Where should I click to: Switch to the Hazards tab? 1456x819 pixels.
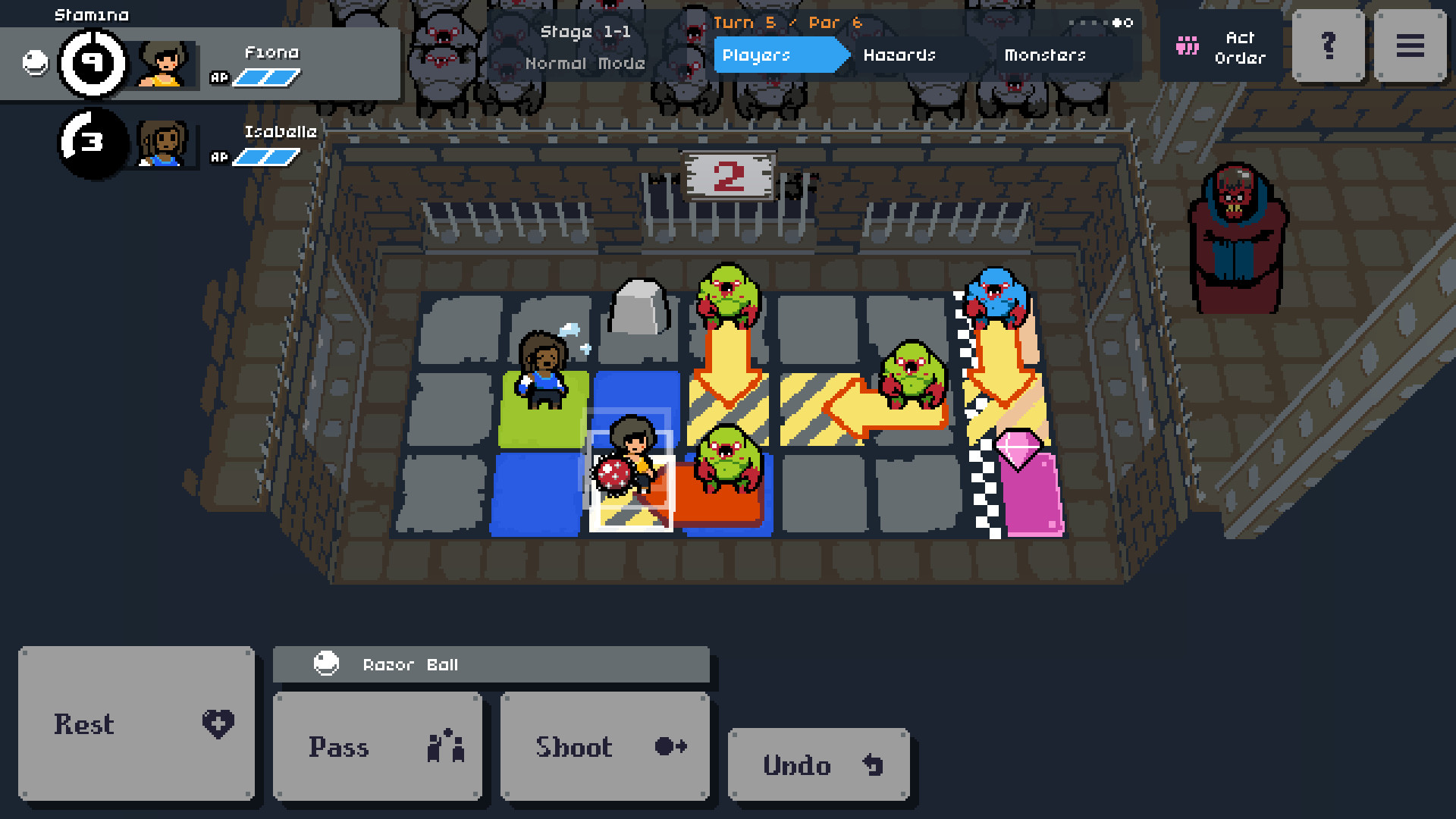click(x=899, y=55)
